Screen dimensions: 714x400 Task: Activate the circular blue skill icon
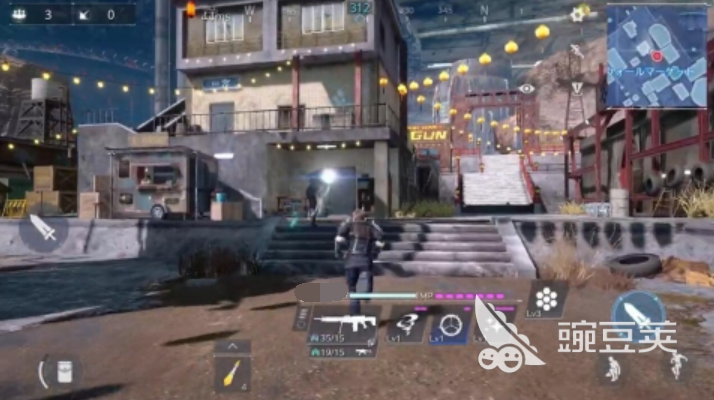(x=451, y=326)
